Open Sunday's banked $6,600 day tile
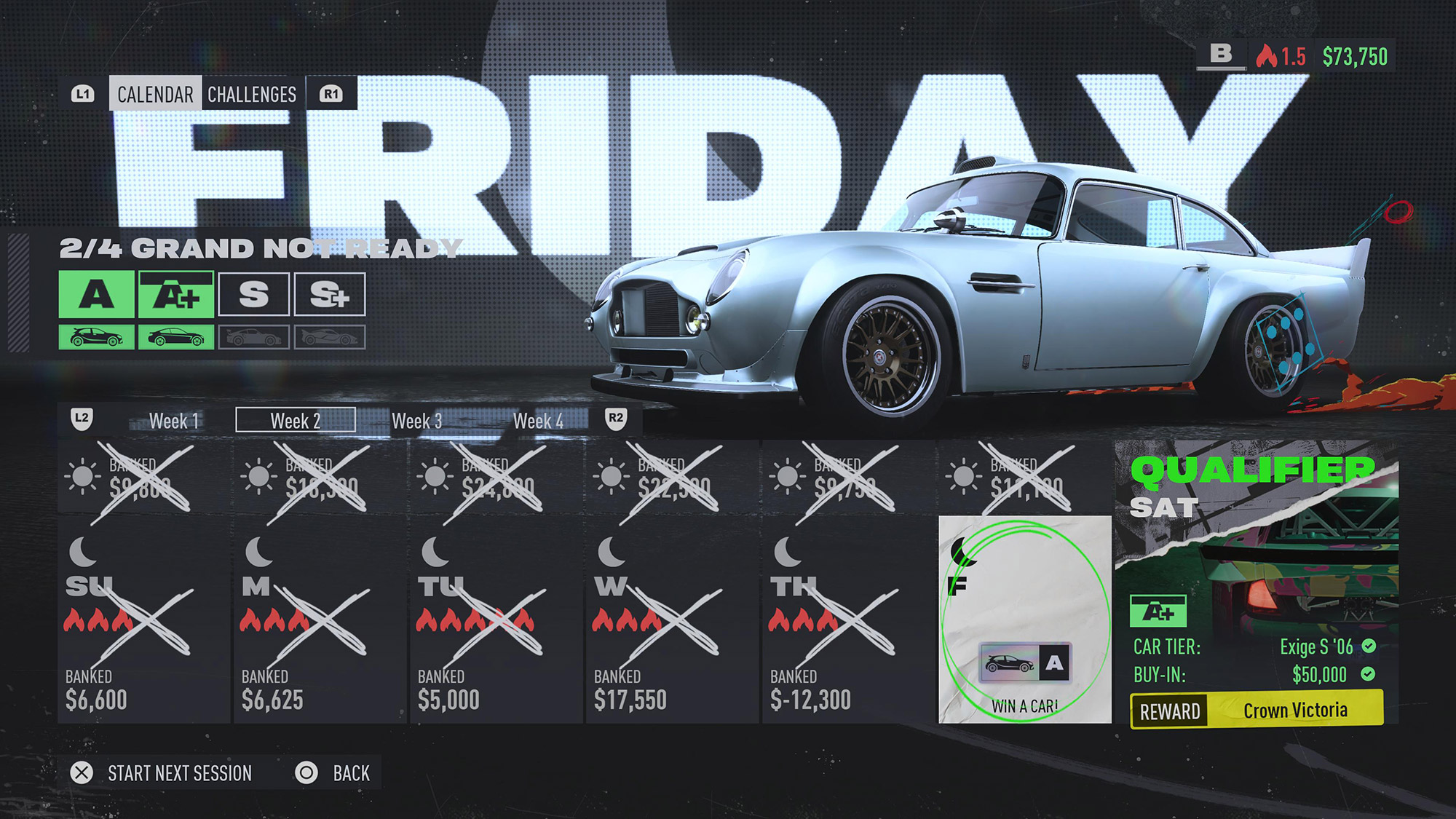The width and height of the screenshot is (1456, 819). (x=143, y=619)
